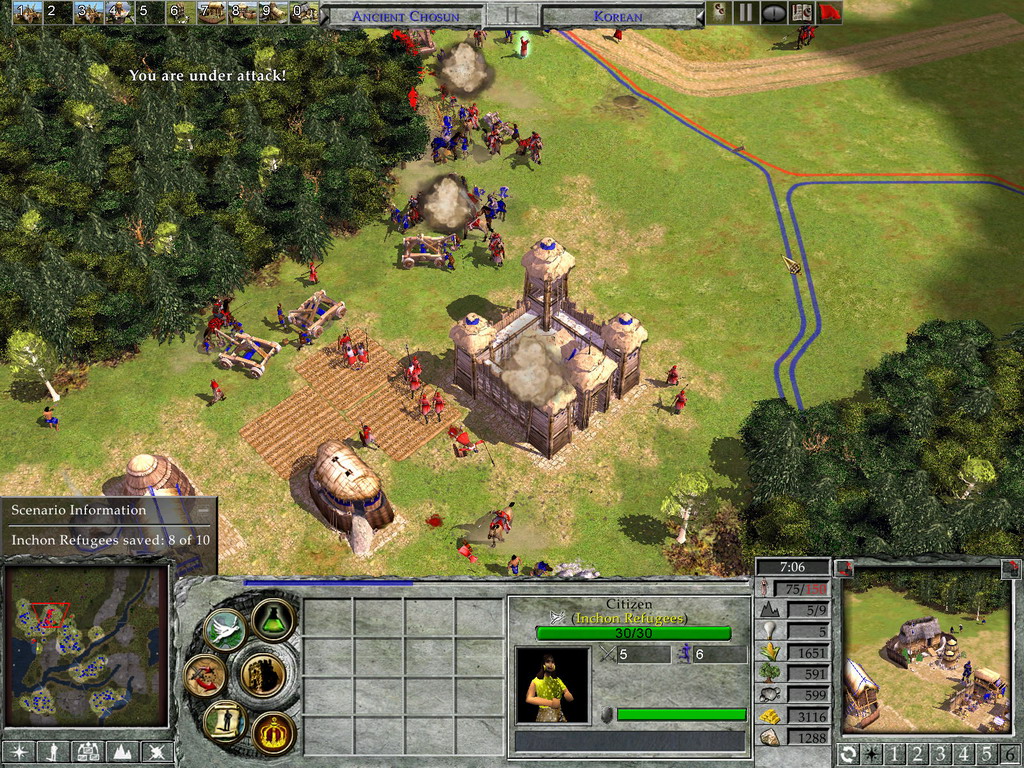Open the green flask technology button
This screenshot has height=768, width=1024.
[x=271, y=619]
